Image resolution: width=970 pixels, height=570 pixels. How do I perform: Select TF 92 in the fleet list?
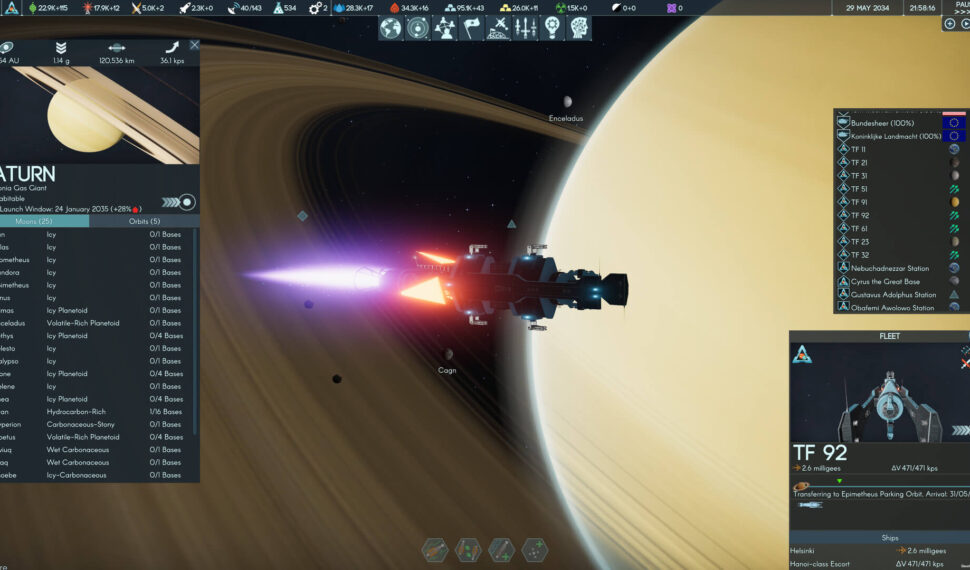pyautogui.click(x=860, y=215)
